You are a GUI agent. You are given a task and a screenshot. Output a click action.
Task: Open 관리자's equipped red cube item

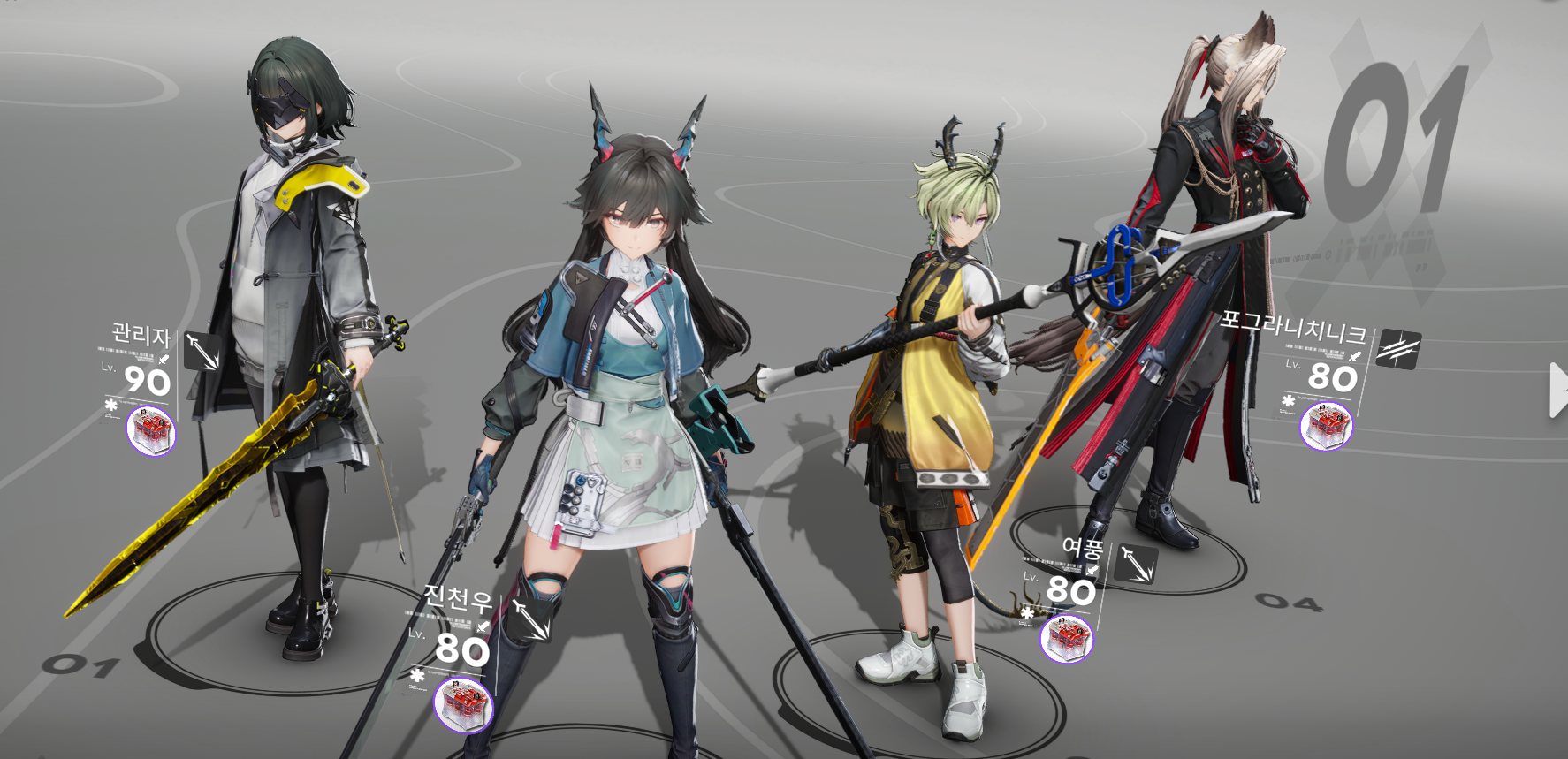(151, 431)
